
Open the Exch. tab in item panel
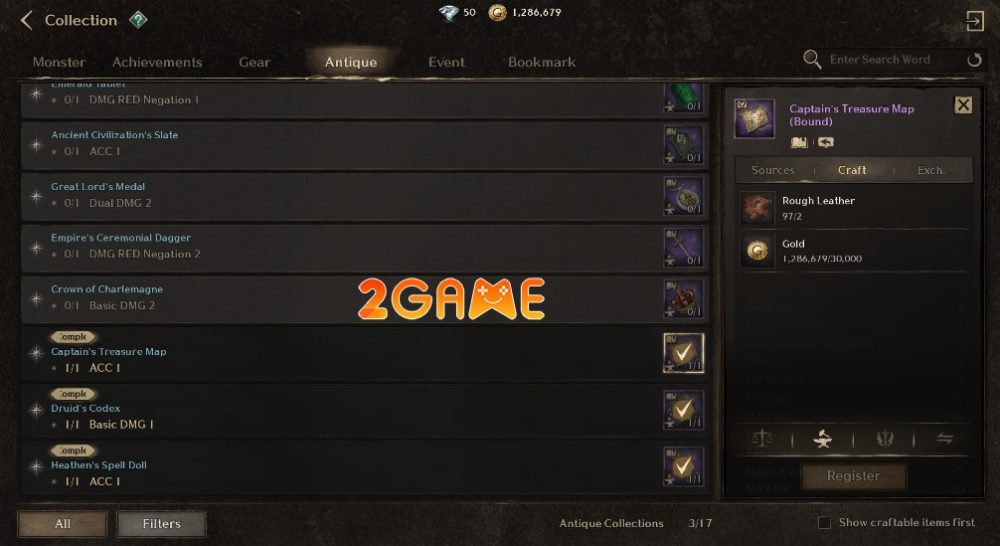(930, 170)
